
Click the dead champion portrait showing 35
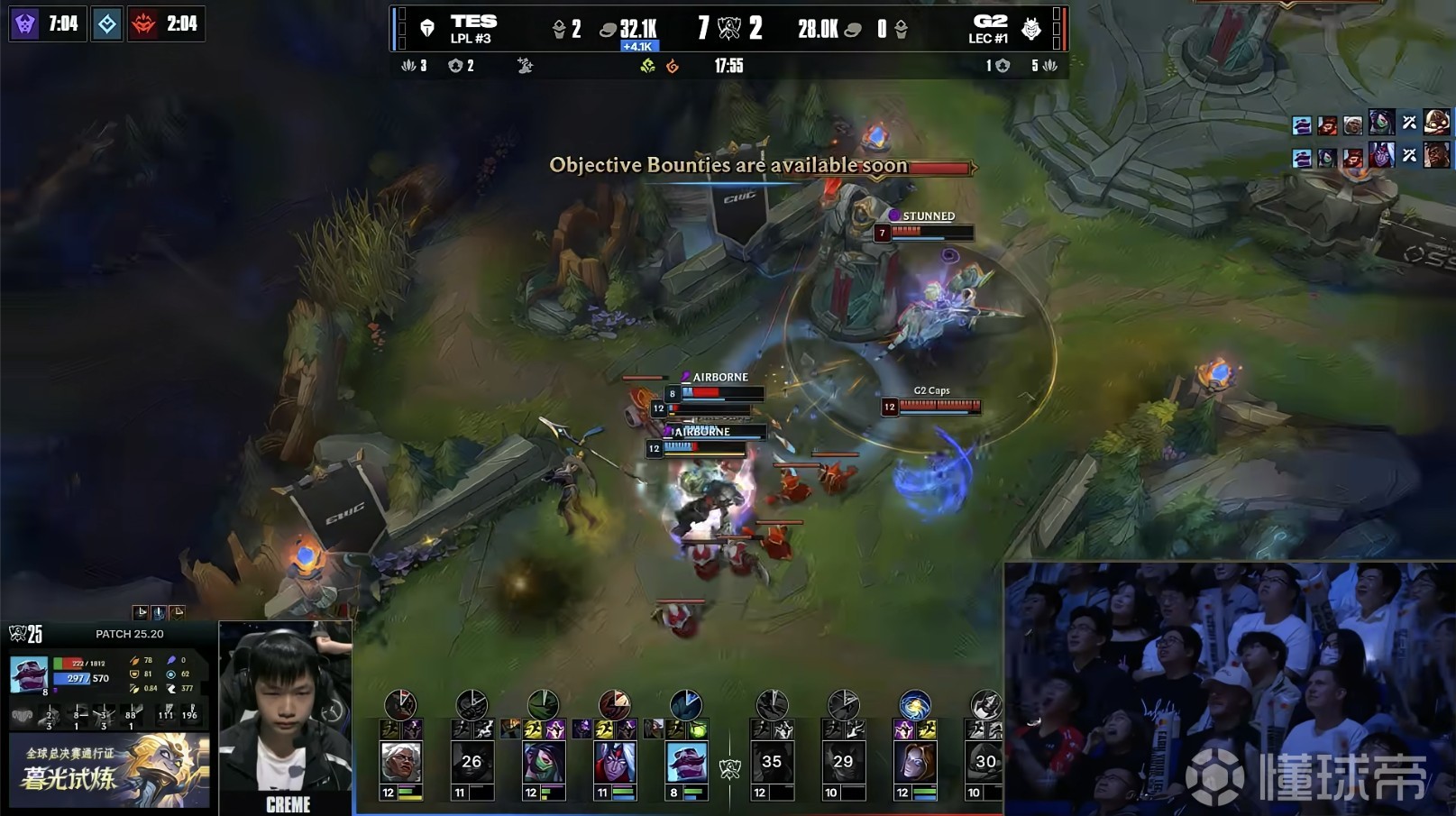click(x=772, y=763)
